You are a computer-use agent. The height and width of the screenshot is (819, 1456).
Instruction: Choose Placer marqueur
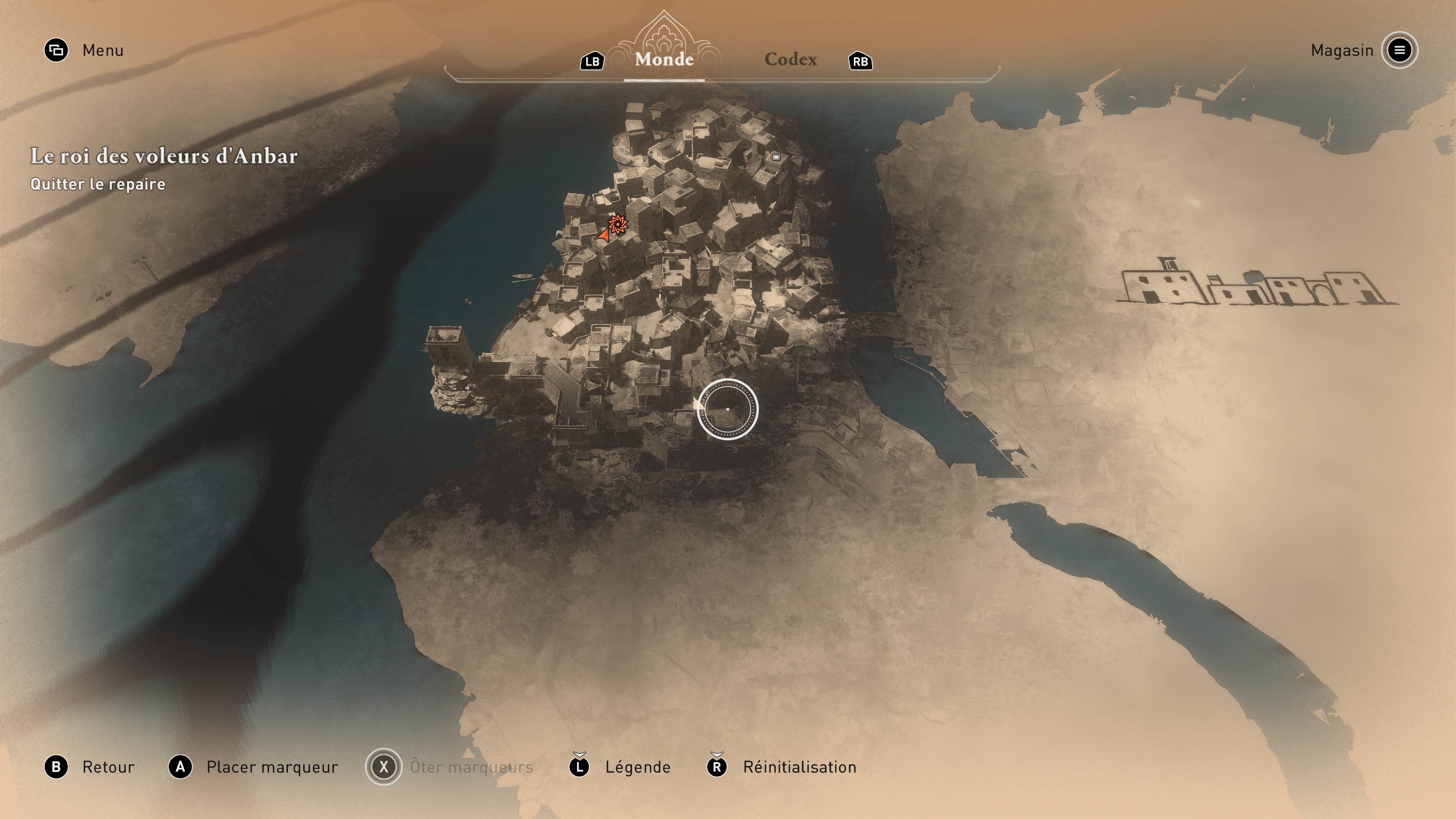pyautogui.click(x=254, y=767)
